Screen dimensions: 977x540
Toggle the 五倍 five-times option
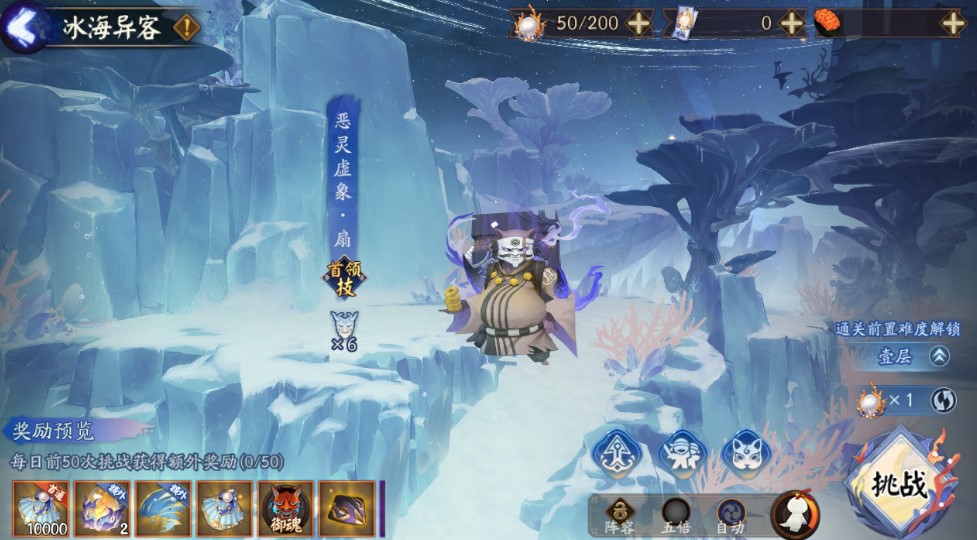(x=677, y=515)
